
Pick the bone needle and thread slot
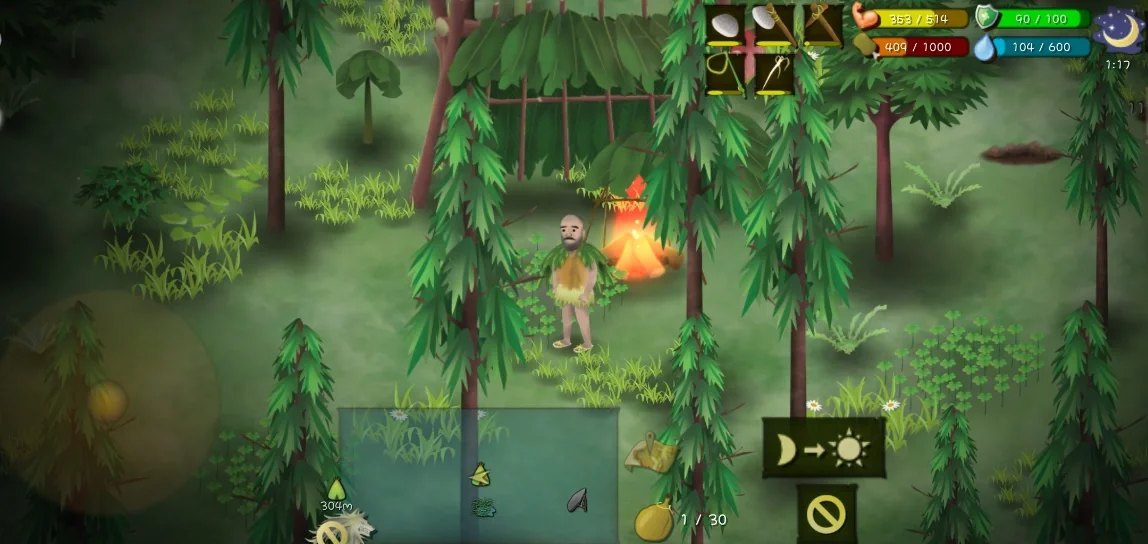[x=774, y=72]
